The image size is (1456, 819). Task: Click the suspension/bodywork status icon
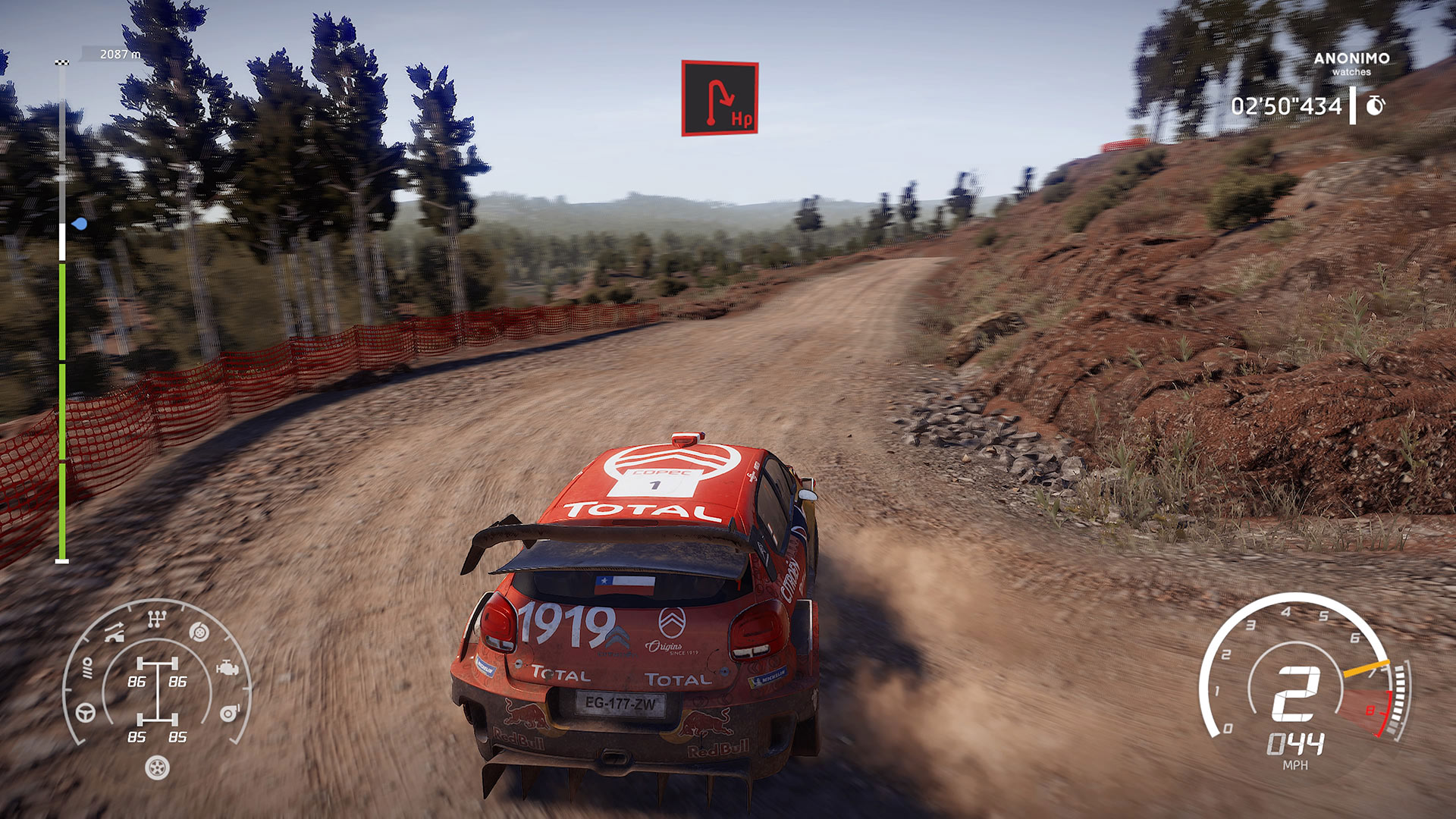[115, 632]
